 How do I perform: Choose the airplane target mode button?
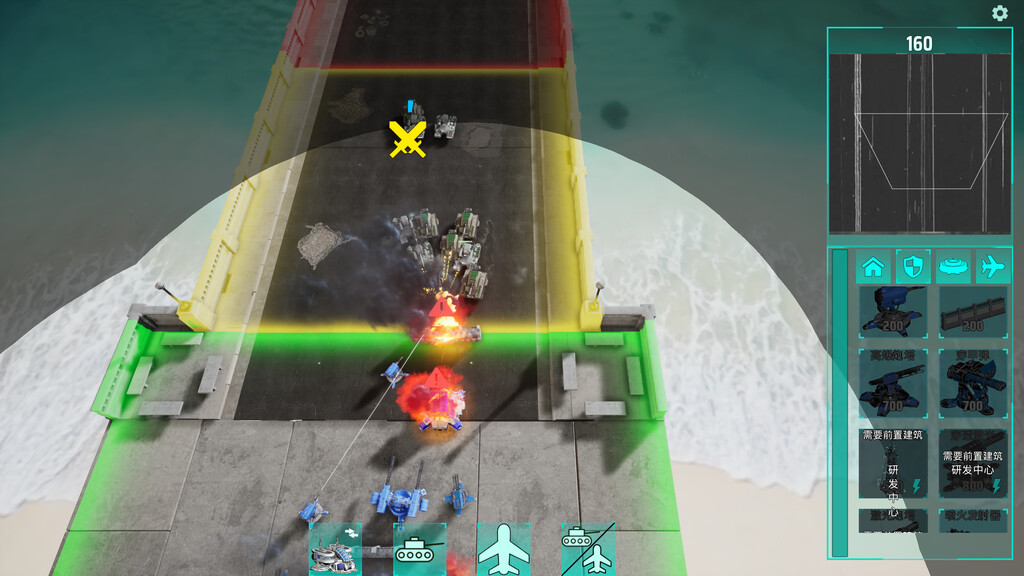pyautogui.click(x=503, y=550)
